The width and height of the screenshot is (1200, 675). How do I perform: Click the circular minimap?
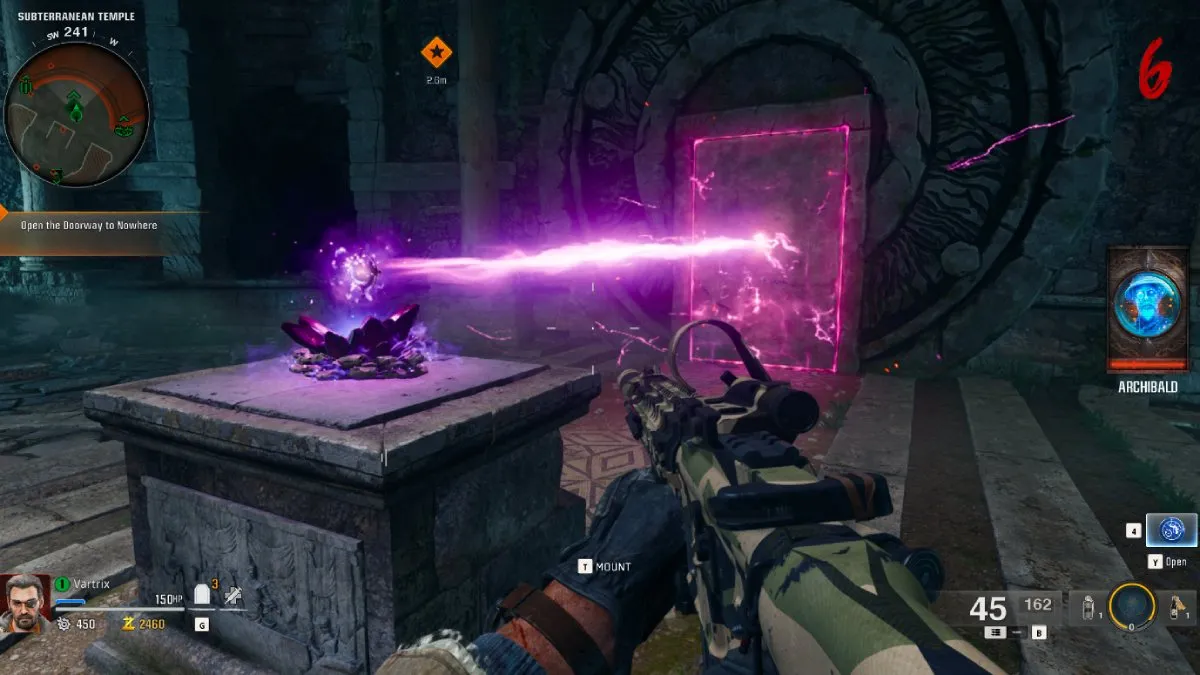click(76, 113)
